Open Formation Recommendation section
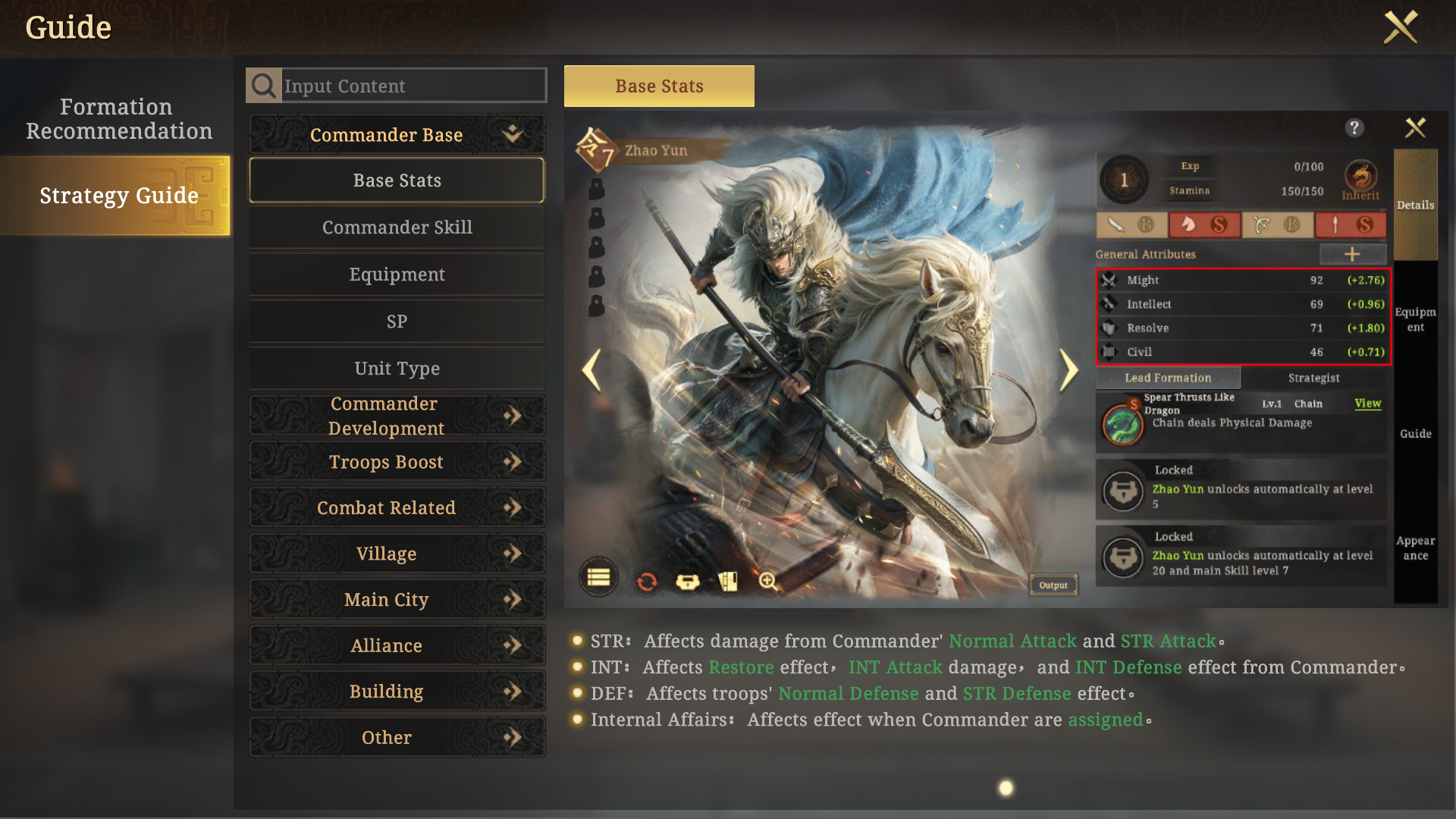This screenshot has width=1456, height=819. [x=118, y=119]
